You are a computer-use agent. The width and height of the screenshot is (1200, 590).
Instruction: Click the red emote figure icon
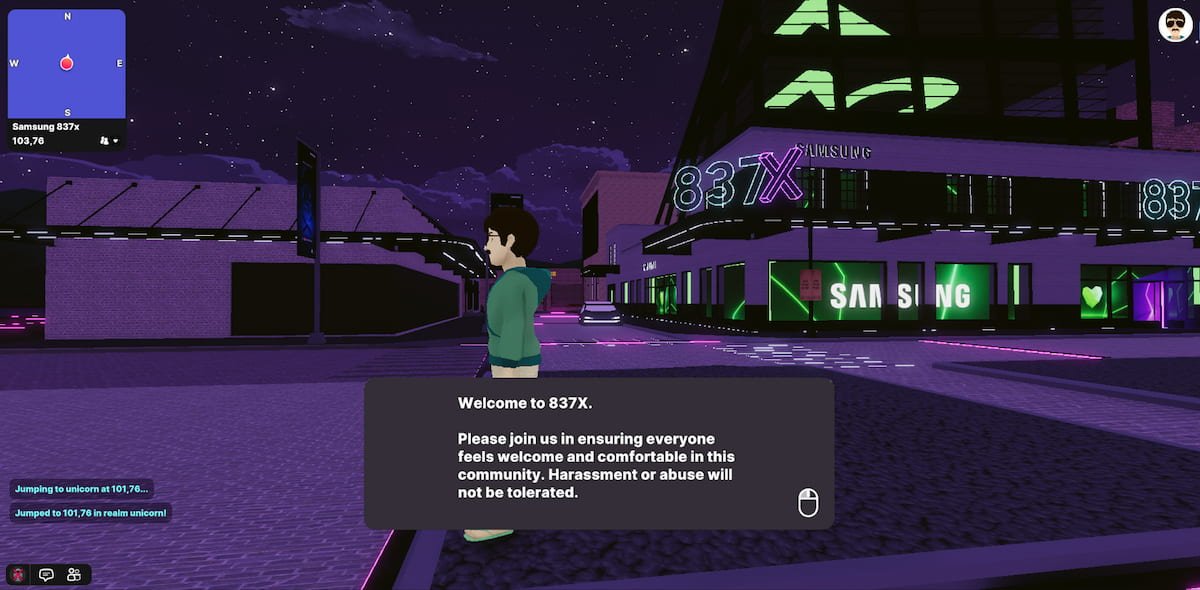tap(18, 575)
